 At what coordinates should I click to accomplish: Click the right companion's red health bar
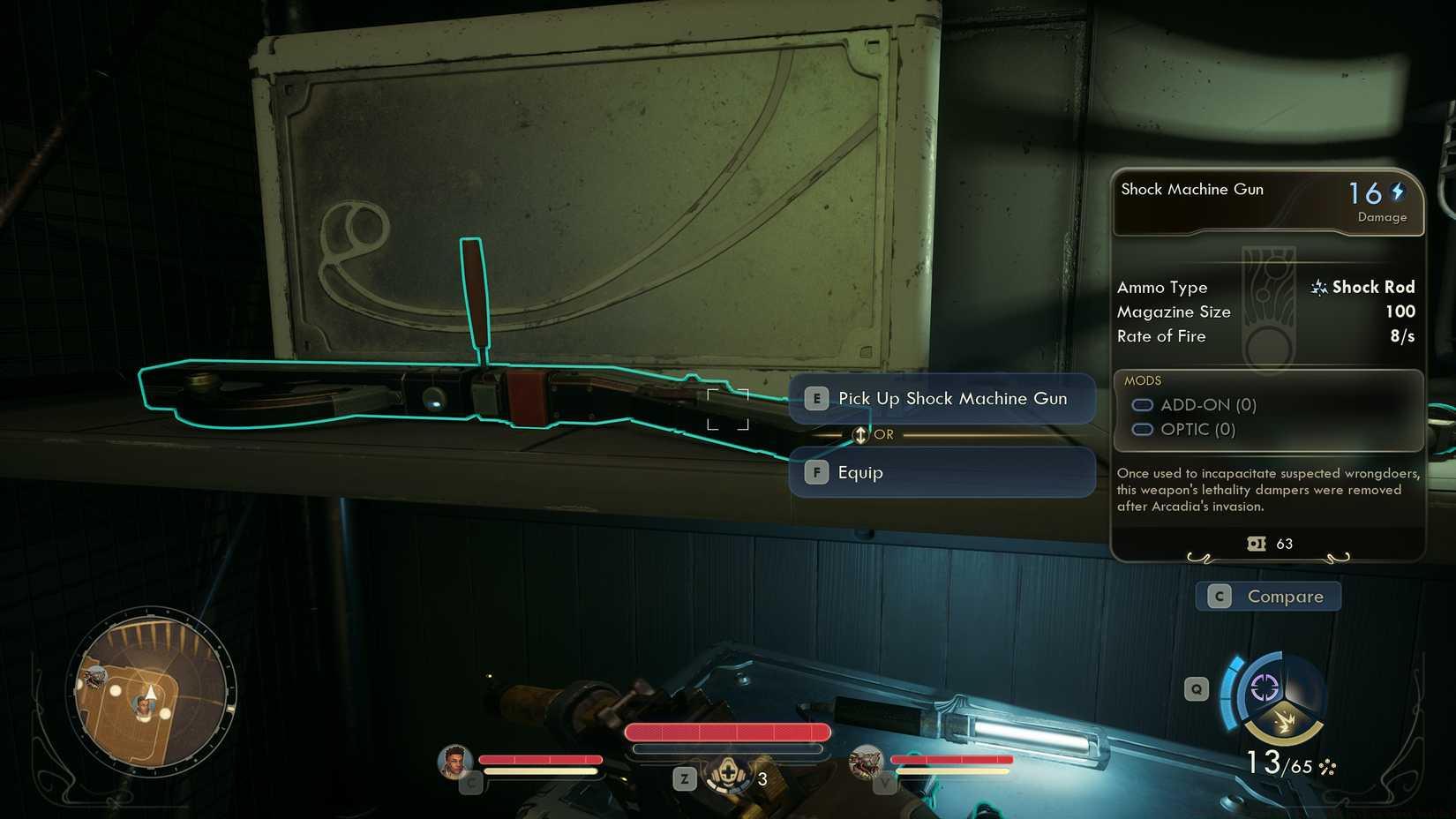[x=950, y=757]
